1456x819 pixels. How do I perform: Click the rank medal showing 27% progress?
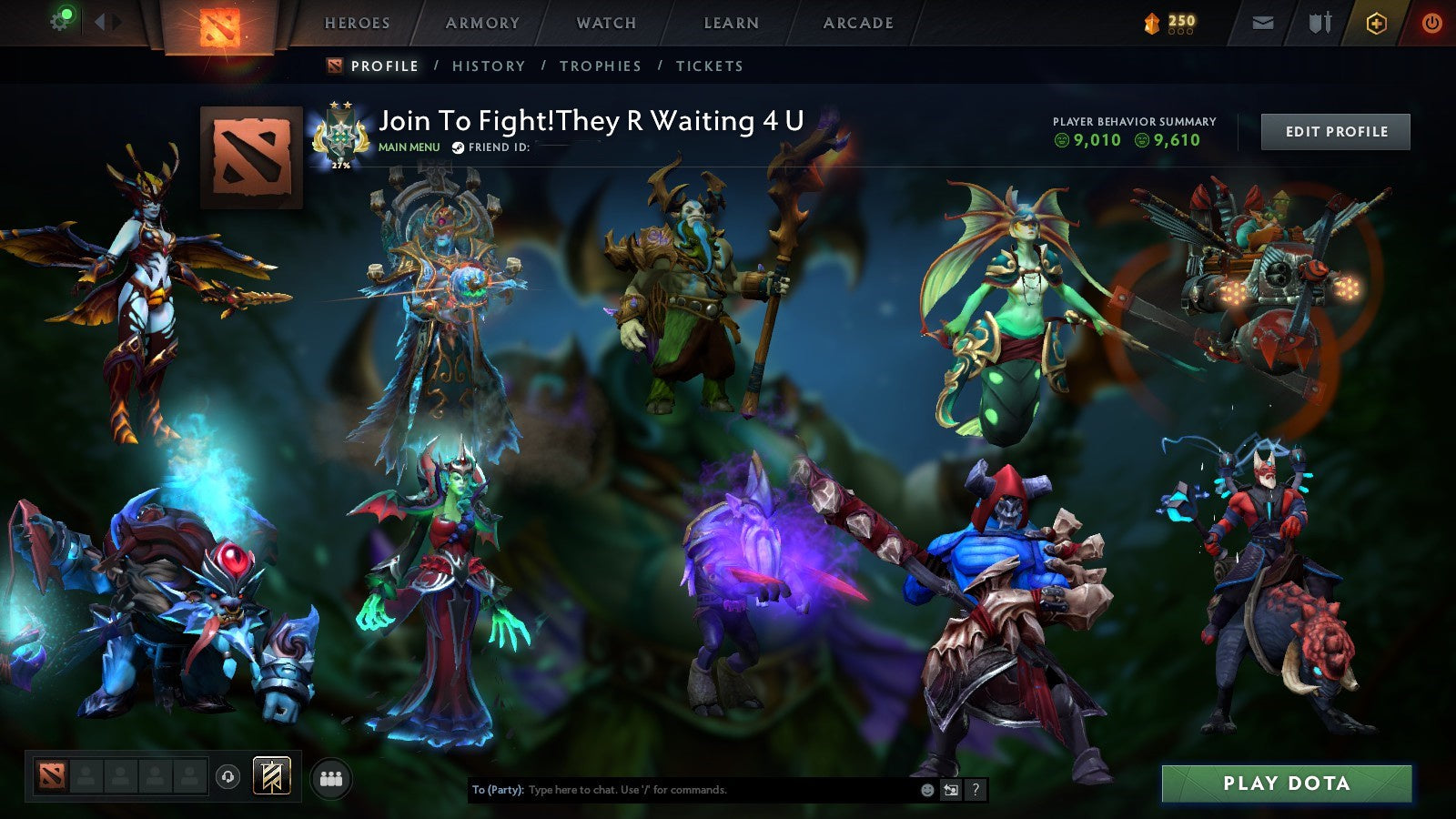click(x=341, y=135)
